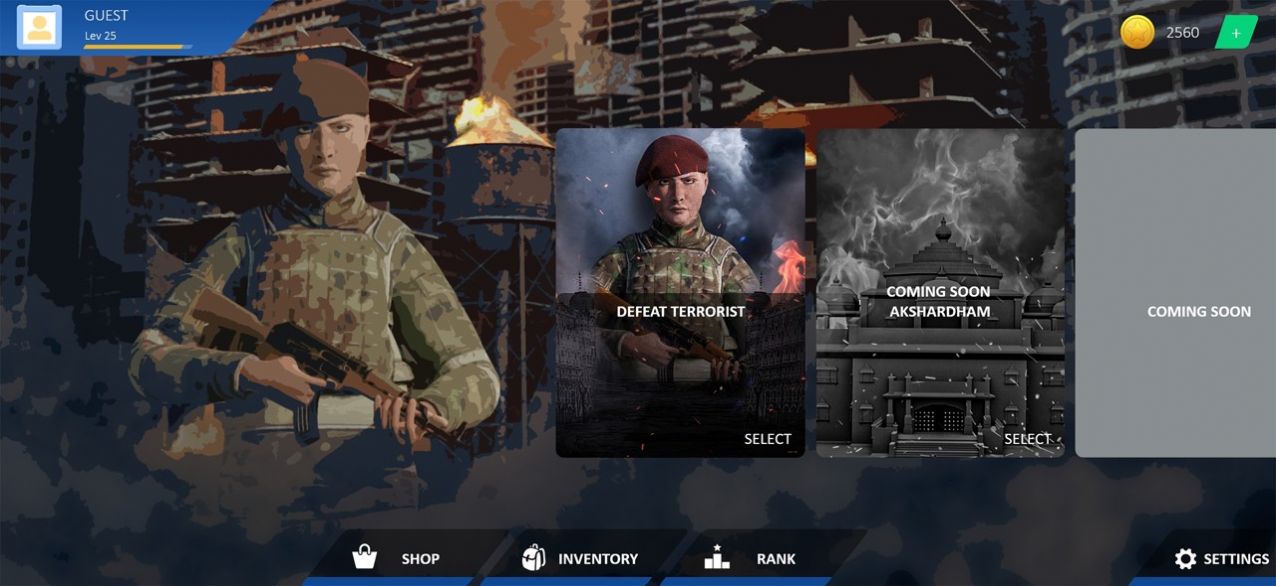Image resolution: width=1276 pixels, height=586 pixels.
Task: Select the Coming Soon Akshardham mission card
Action: pyautogui.click(x=940, y=293)
